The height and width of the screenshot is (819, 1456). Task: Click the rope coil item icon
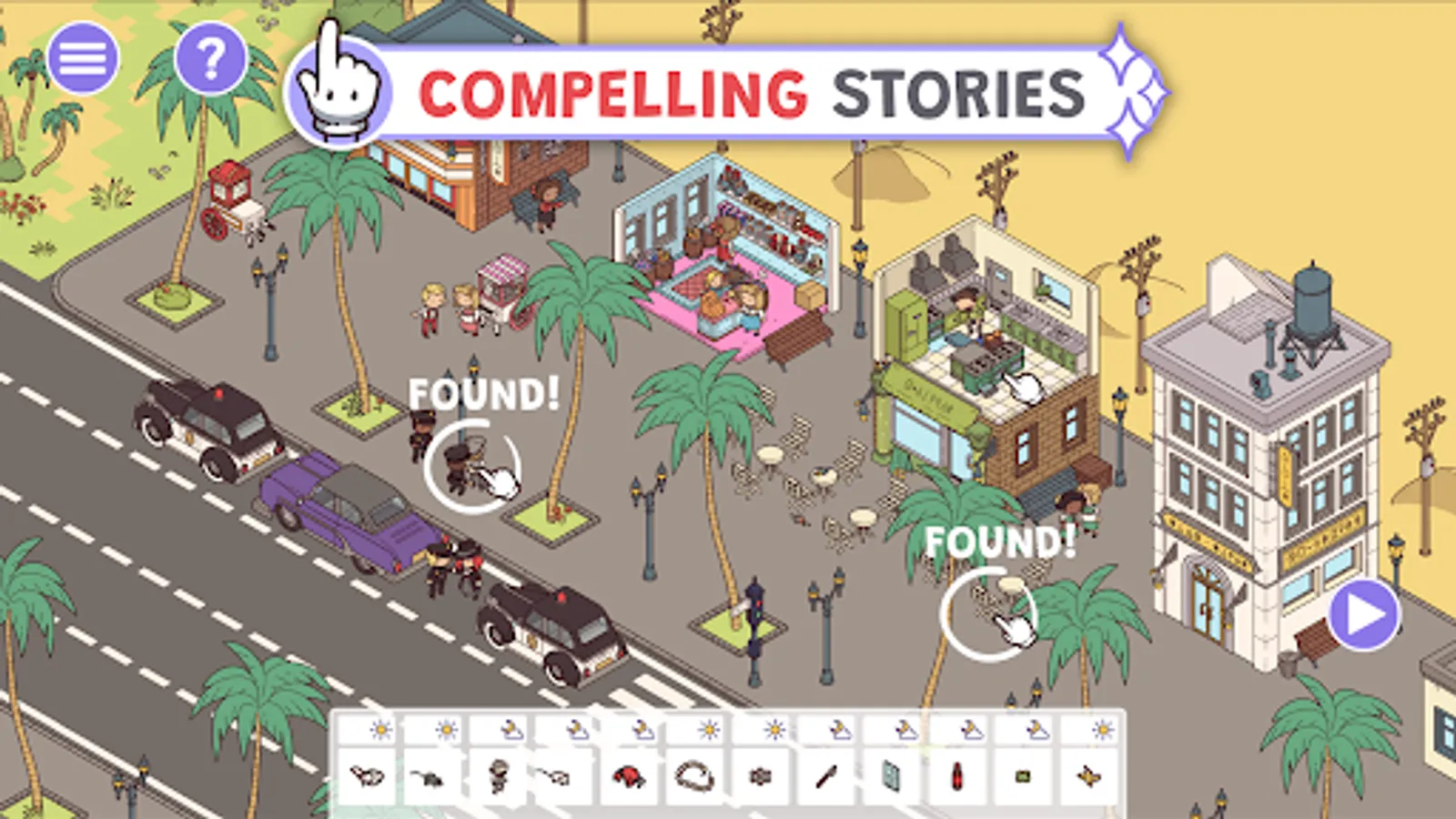click(x=693, y=777)
